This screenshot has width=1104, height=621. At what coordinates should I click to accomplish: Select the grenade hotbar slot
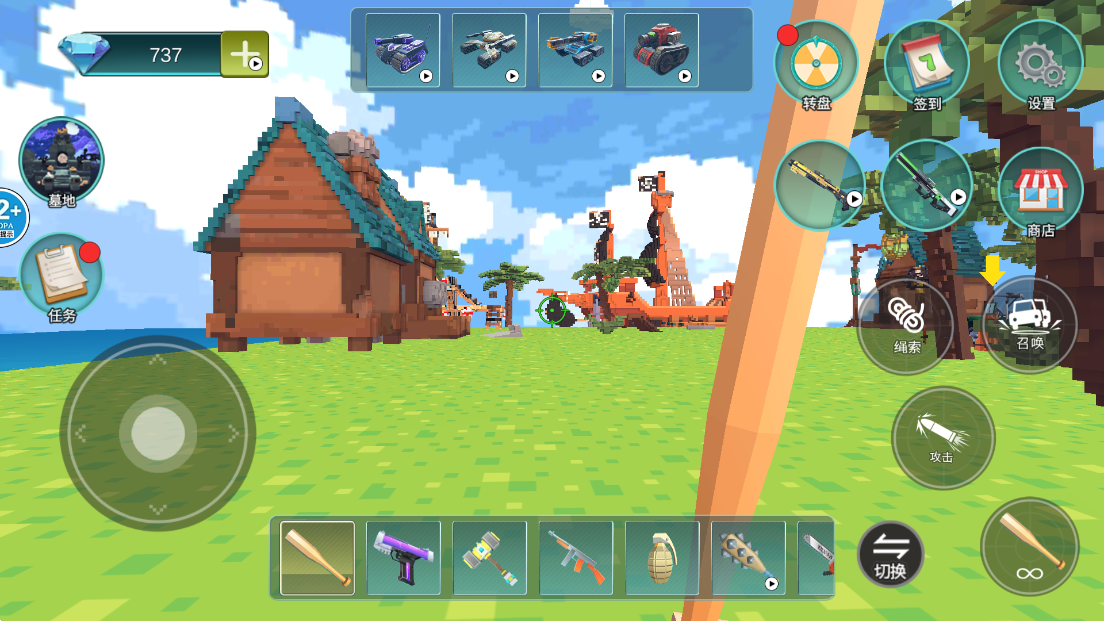point(661,558)
